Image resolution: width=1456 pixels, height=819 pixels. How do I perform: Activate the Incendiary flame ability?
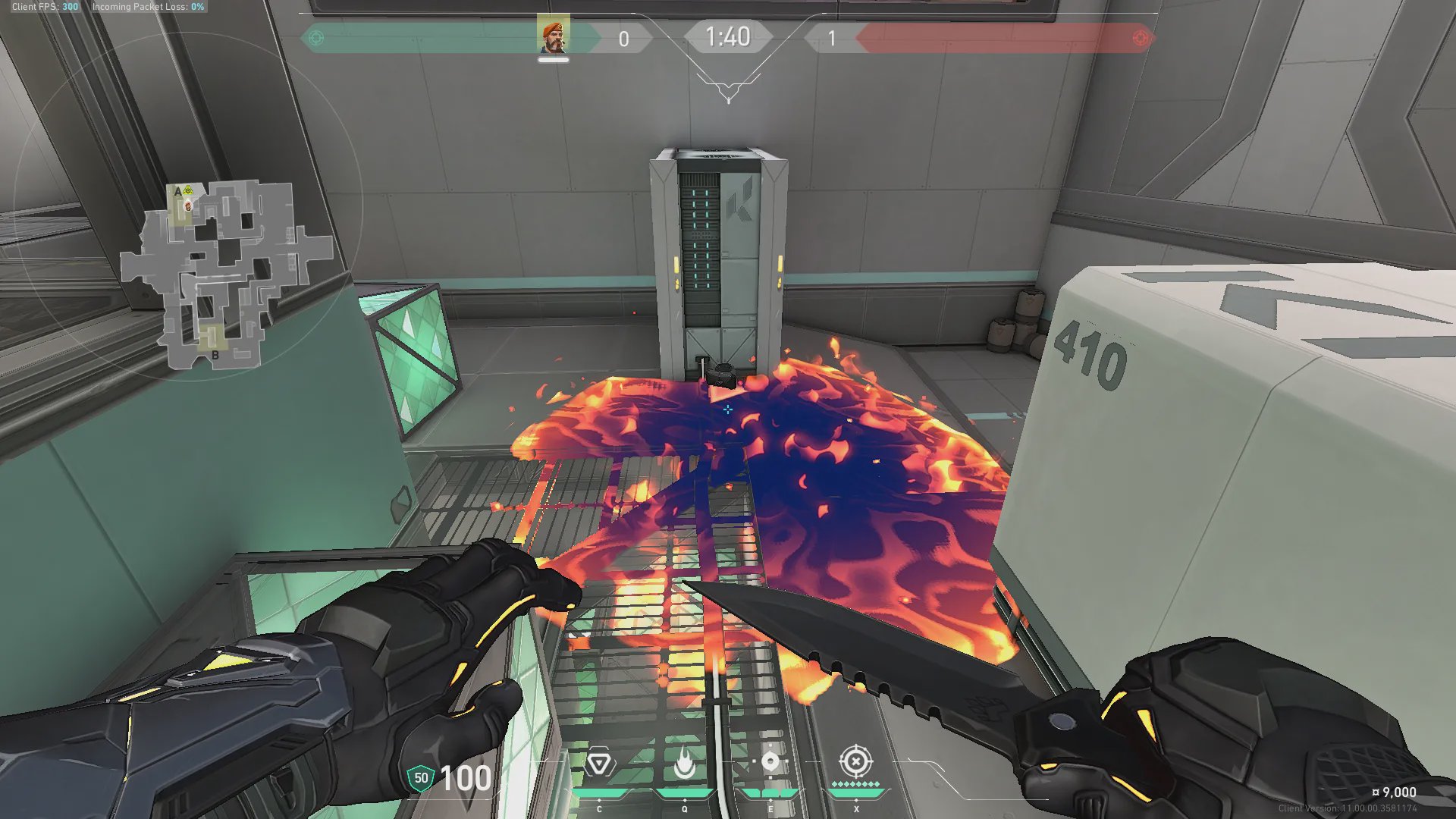coord(685,764)
